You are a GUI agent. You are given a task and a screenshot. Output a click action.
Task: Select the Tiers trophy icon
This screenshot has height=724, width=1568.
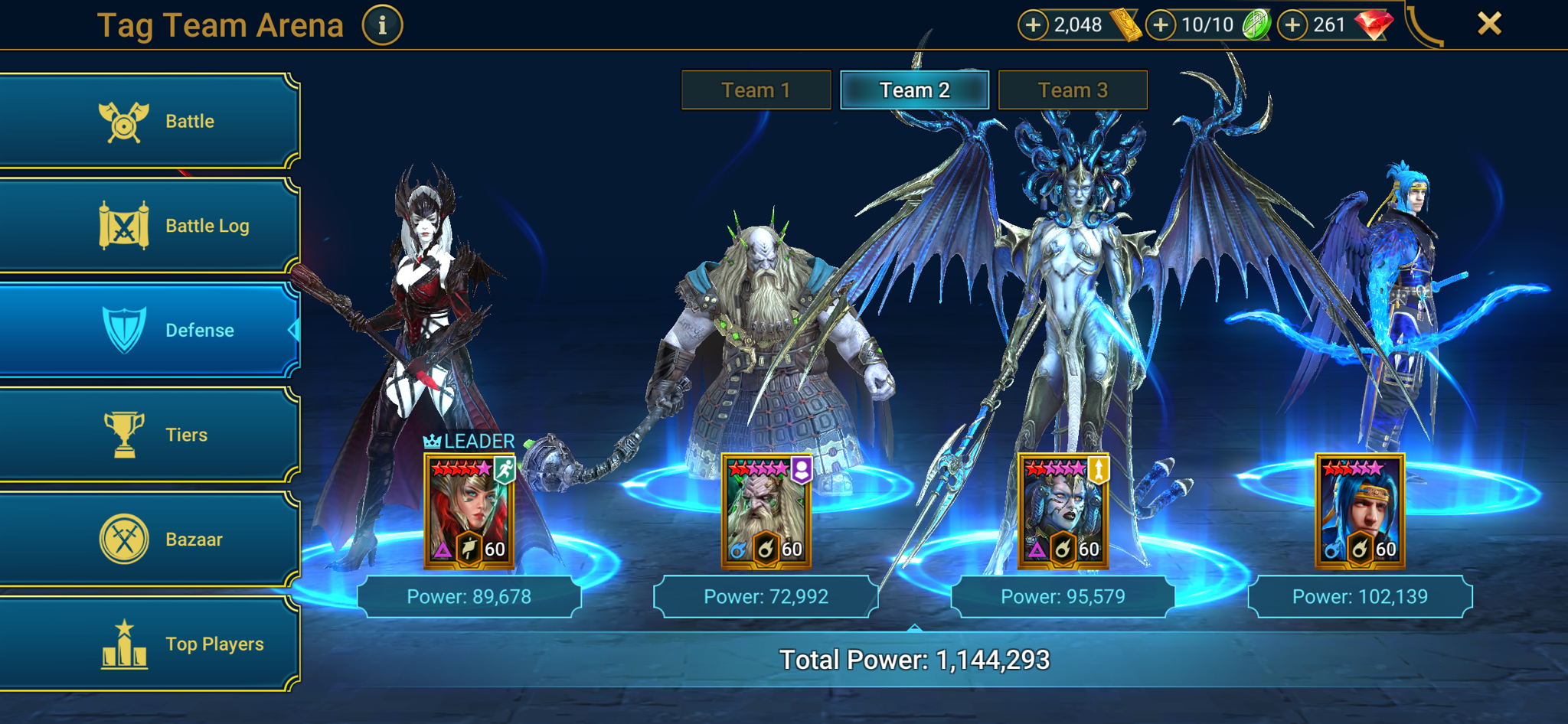122,434
